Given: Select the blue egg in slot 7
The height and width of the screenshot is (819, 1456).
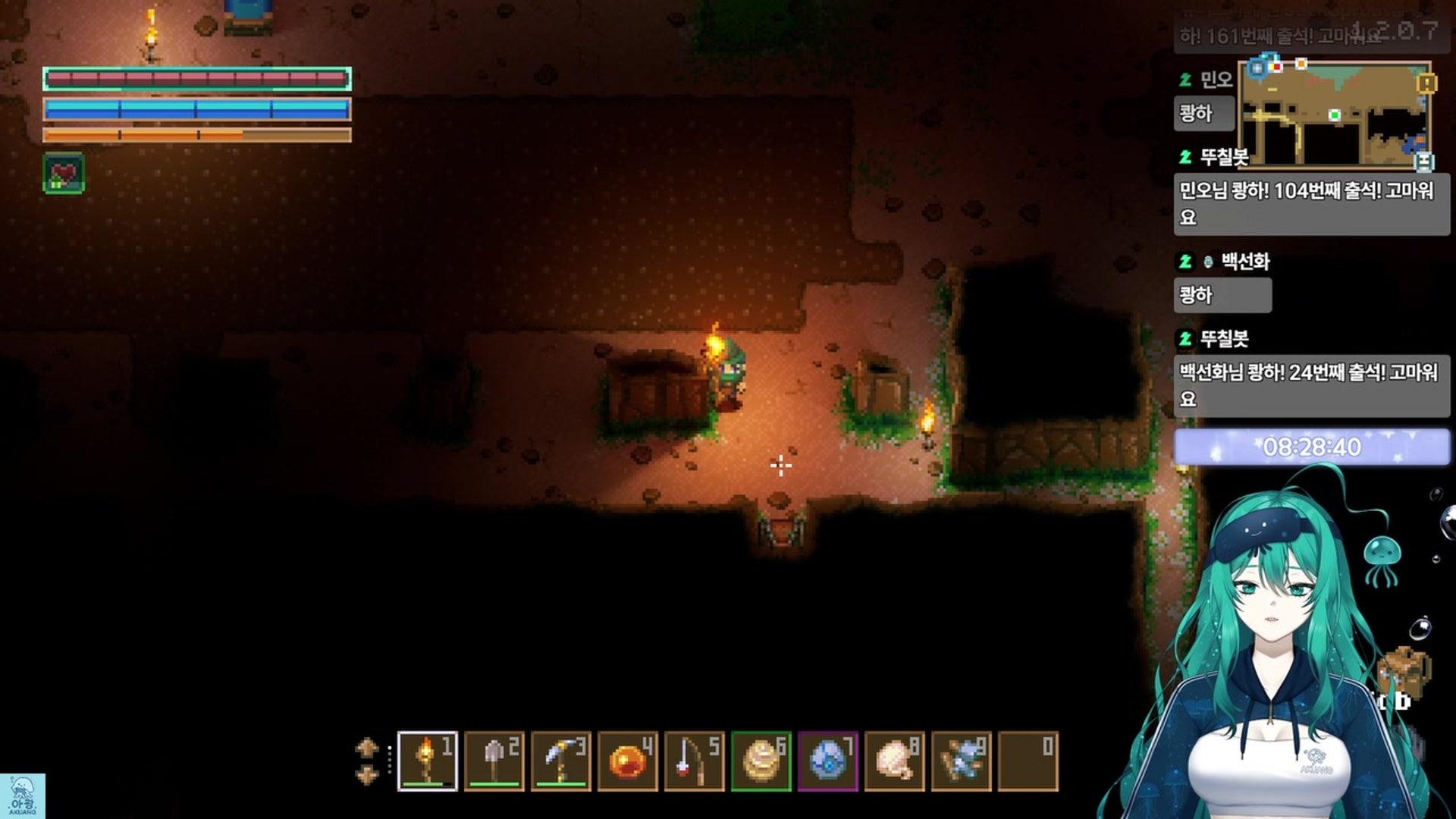Looking at the screenshot, I should (x=827, y=761).
